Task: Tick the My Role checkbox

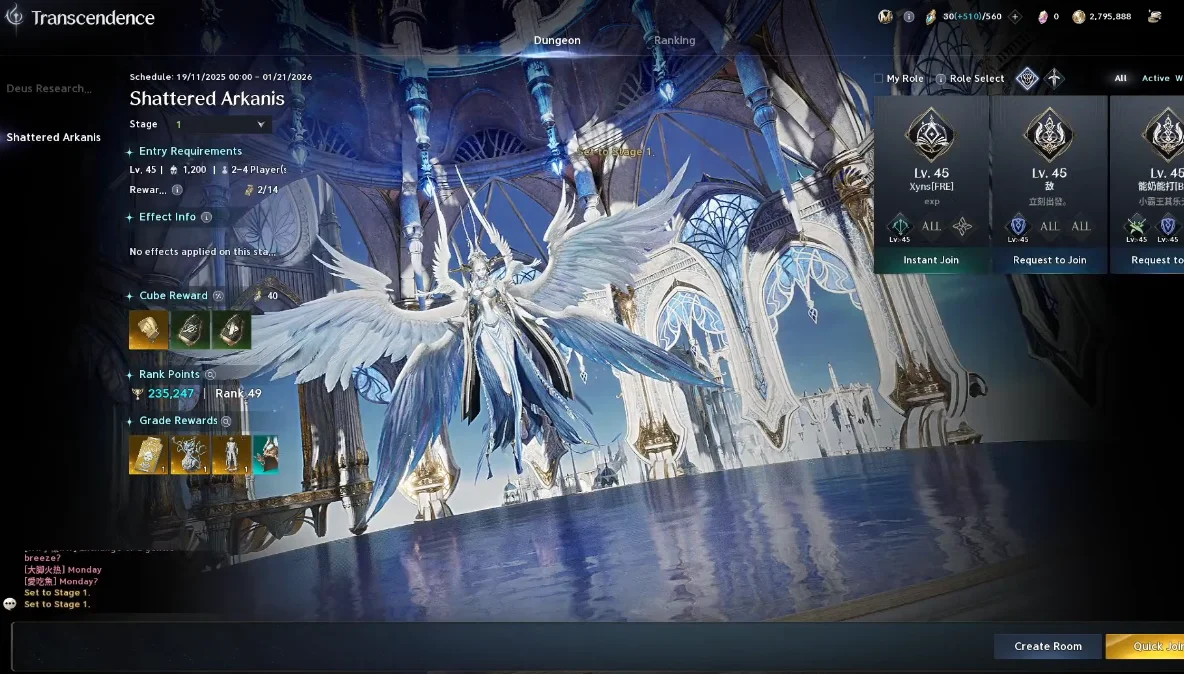Action: [879, 79]
